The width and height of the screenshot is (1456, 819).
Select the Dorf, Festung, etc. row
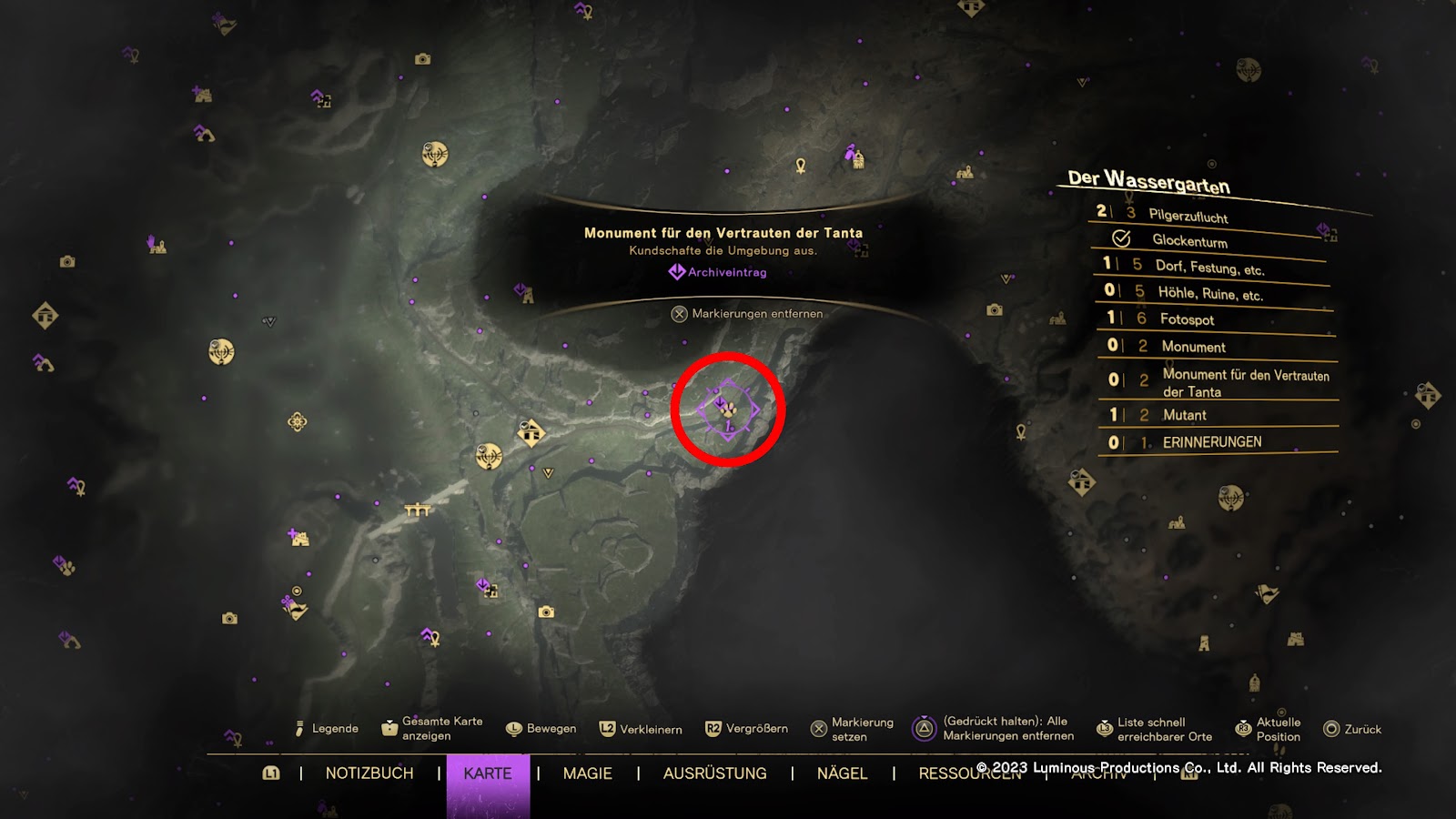(x=1209, y=268)
